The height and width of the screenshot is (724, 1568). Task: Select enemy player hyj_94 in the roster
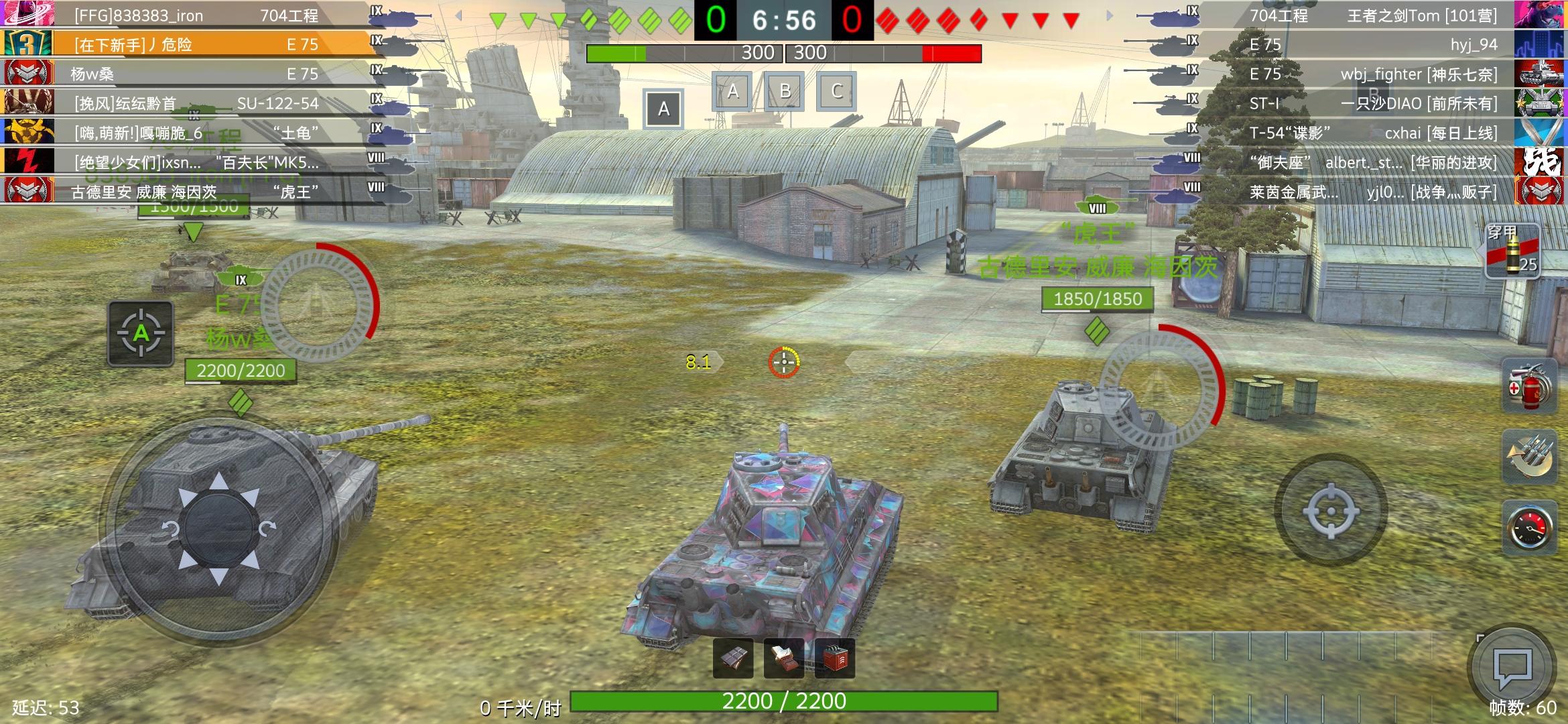[1374, 45]
